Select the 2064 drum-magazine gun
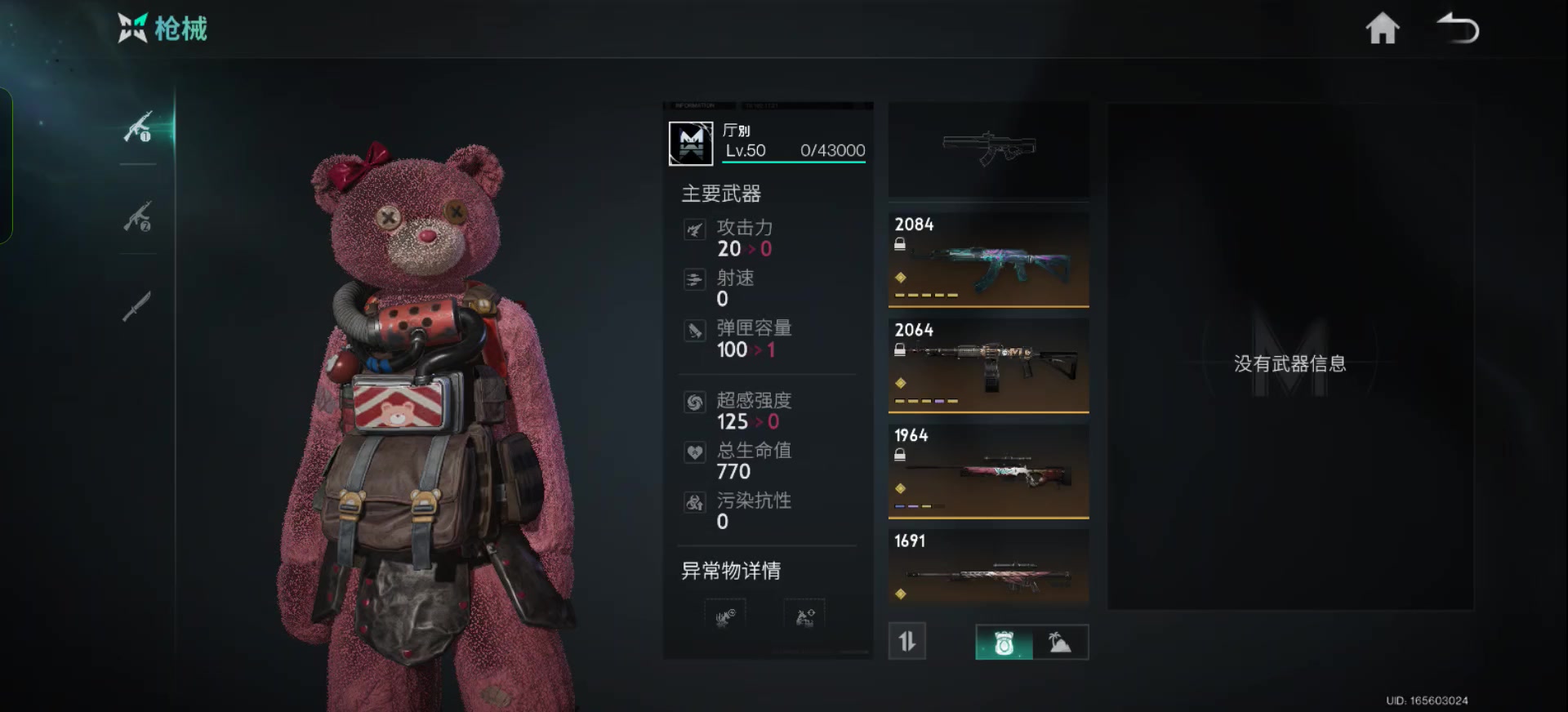Viewport: 1568px width, 712px height. (988, 365)
